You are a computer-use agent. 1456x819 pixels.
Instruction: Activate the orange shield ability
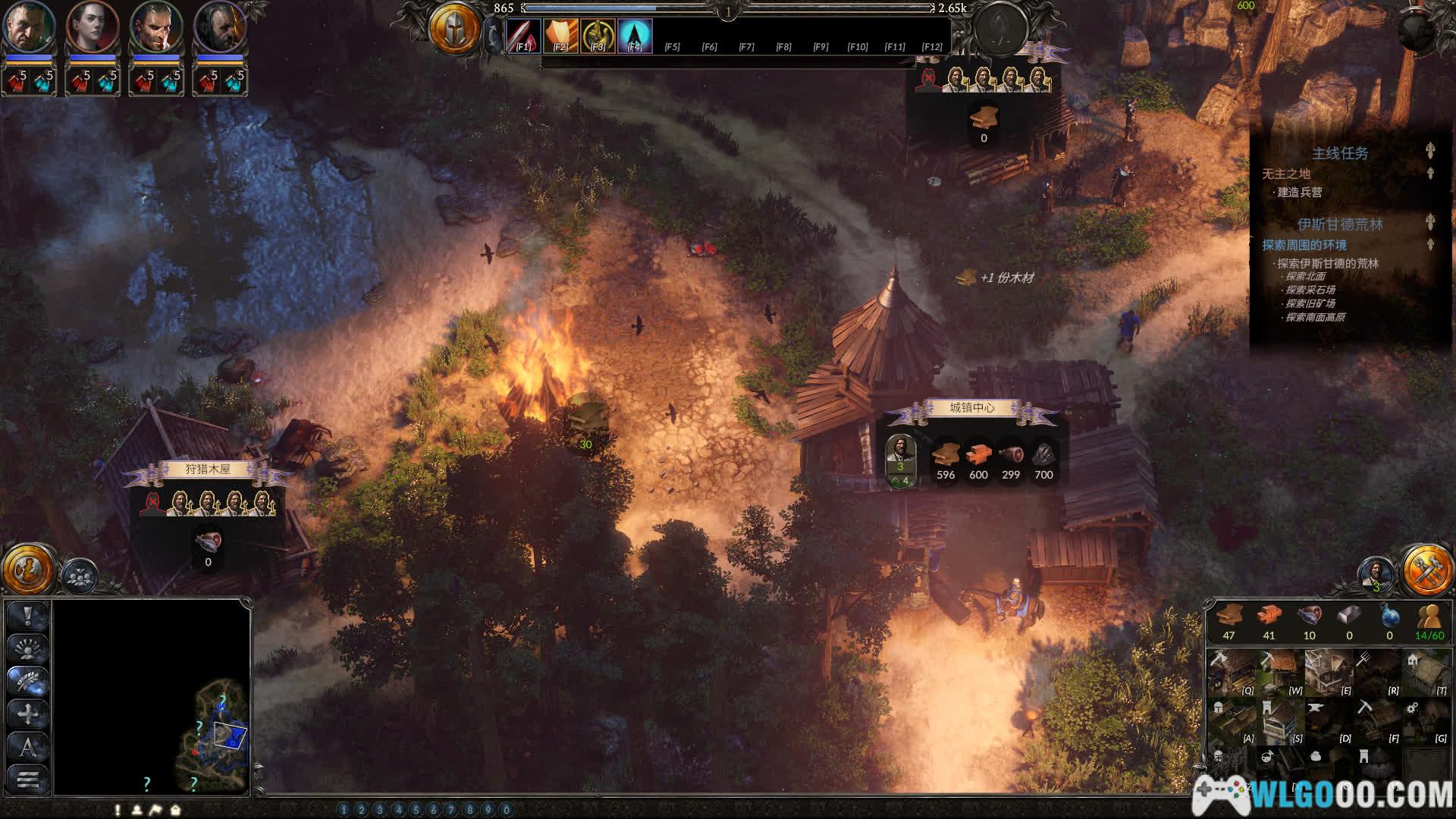point(560,36)
